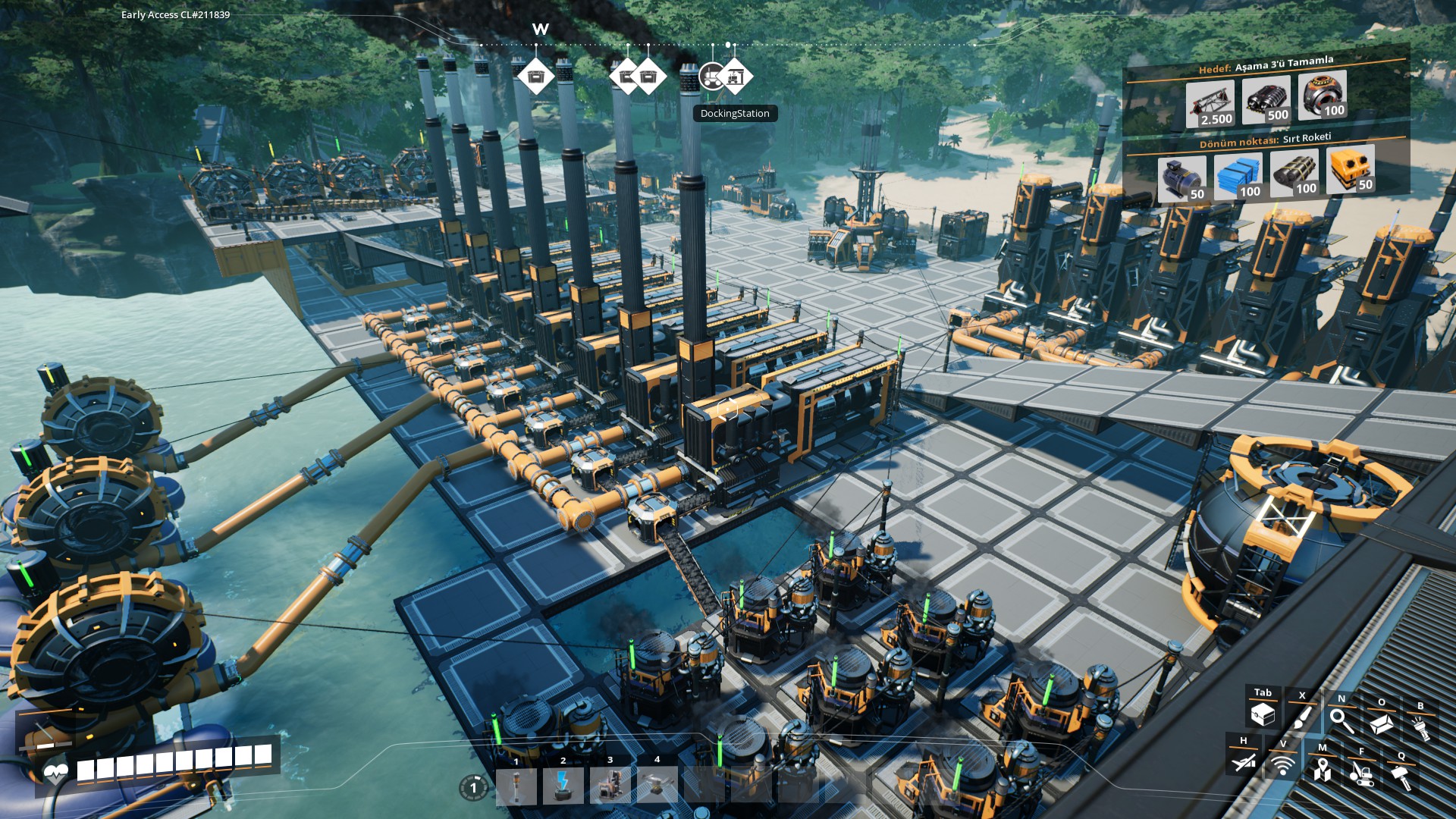Select the orange packaged fuel milestone item
1456x819 pixels.
click(x=1351, y=170)
